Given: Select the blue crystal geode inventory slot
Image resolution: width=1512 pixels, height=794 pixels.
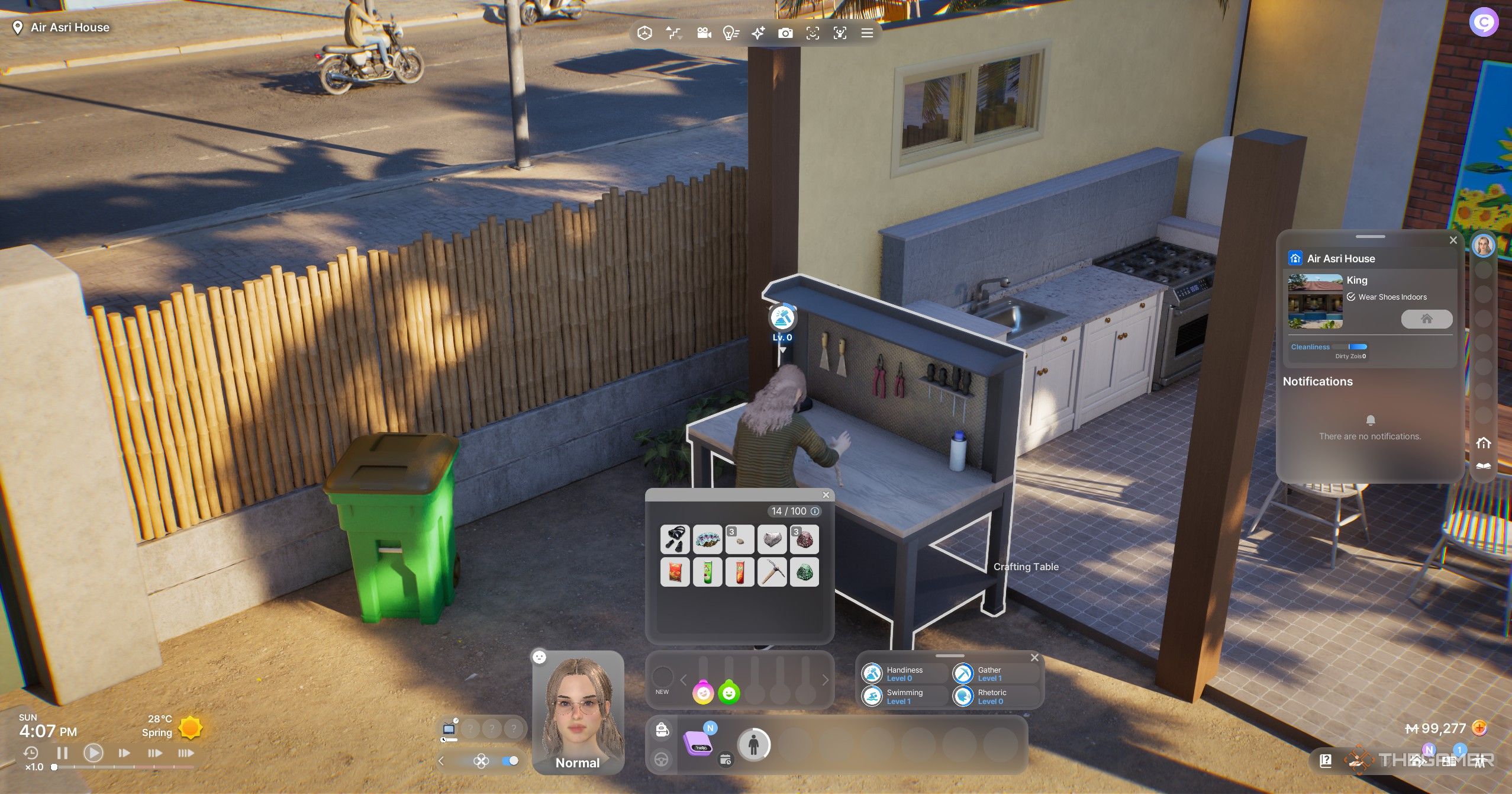Looking at the screenshot, I should click(707, 539).
